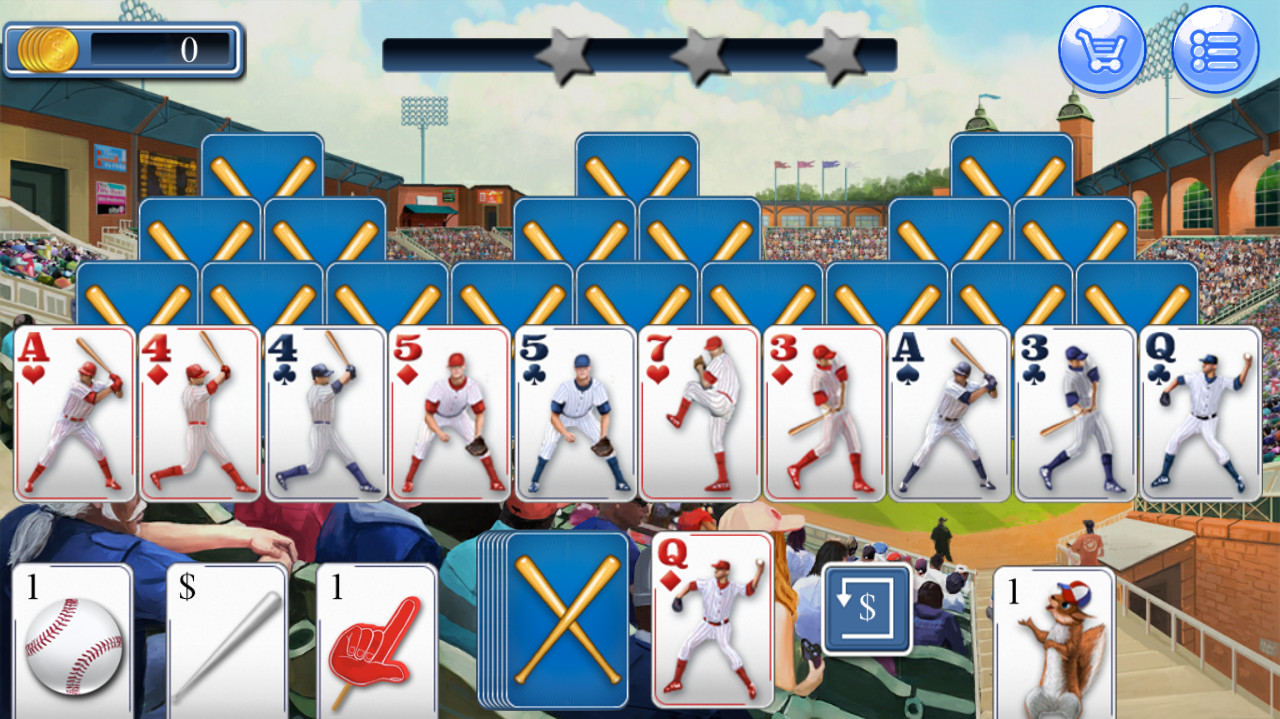Click the gold coins balance icon
The width and height of the screenshot is (1280, 719).
pyautogui.click(x=47, y=49)
